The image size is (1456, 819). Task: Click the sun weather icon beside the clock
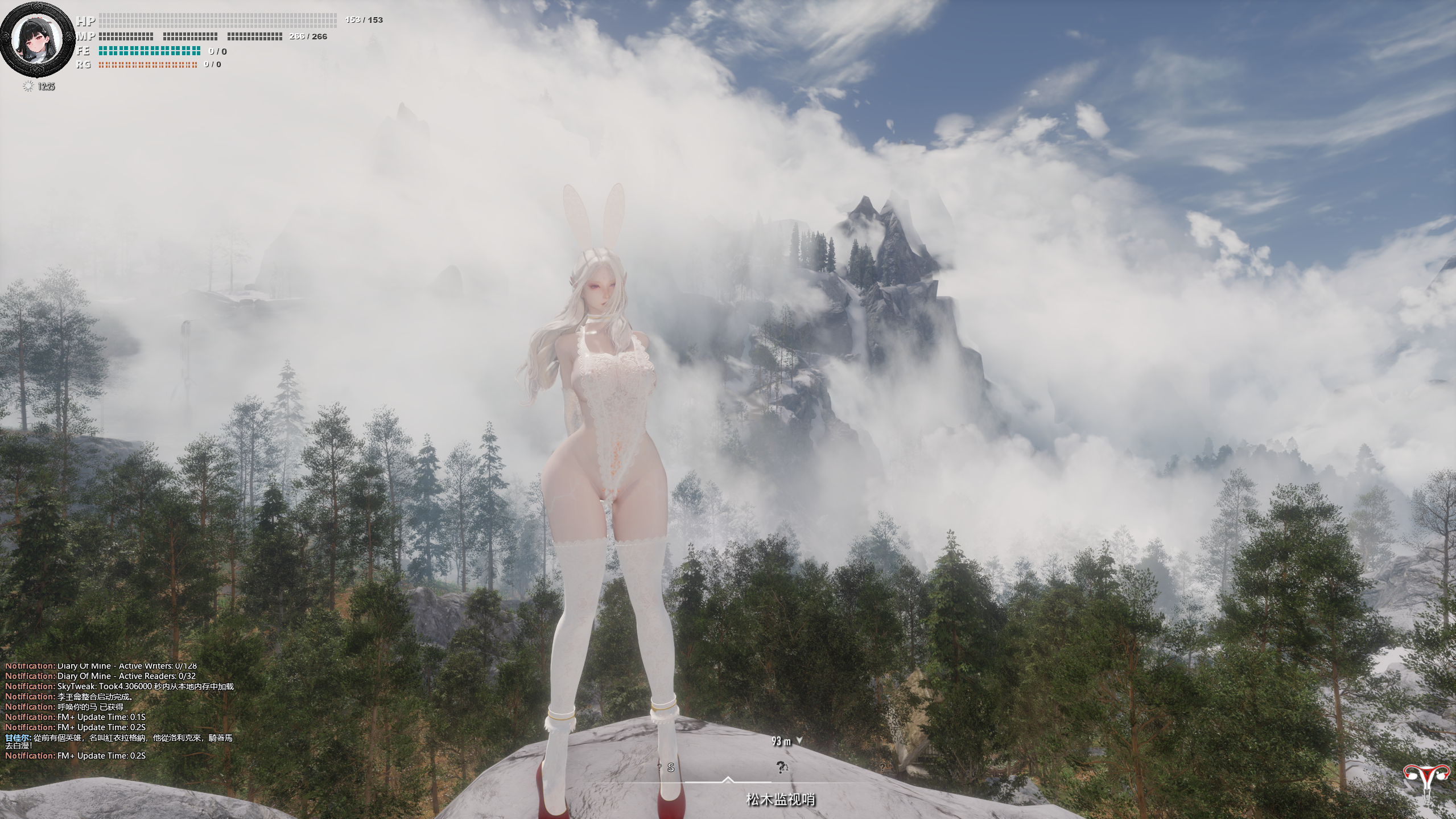[28, 87]
